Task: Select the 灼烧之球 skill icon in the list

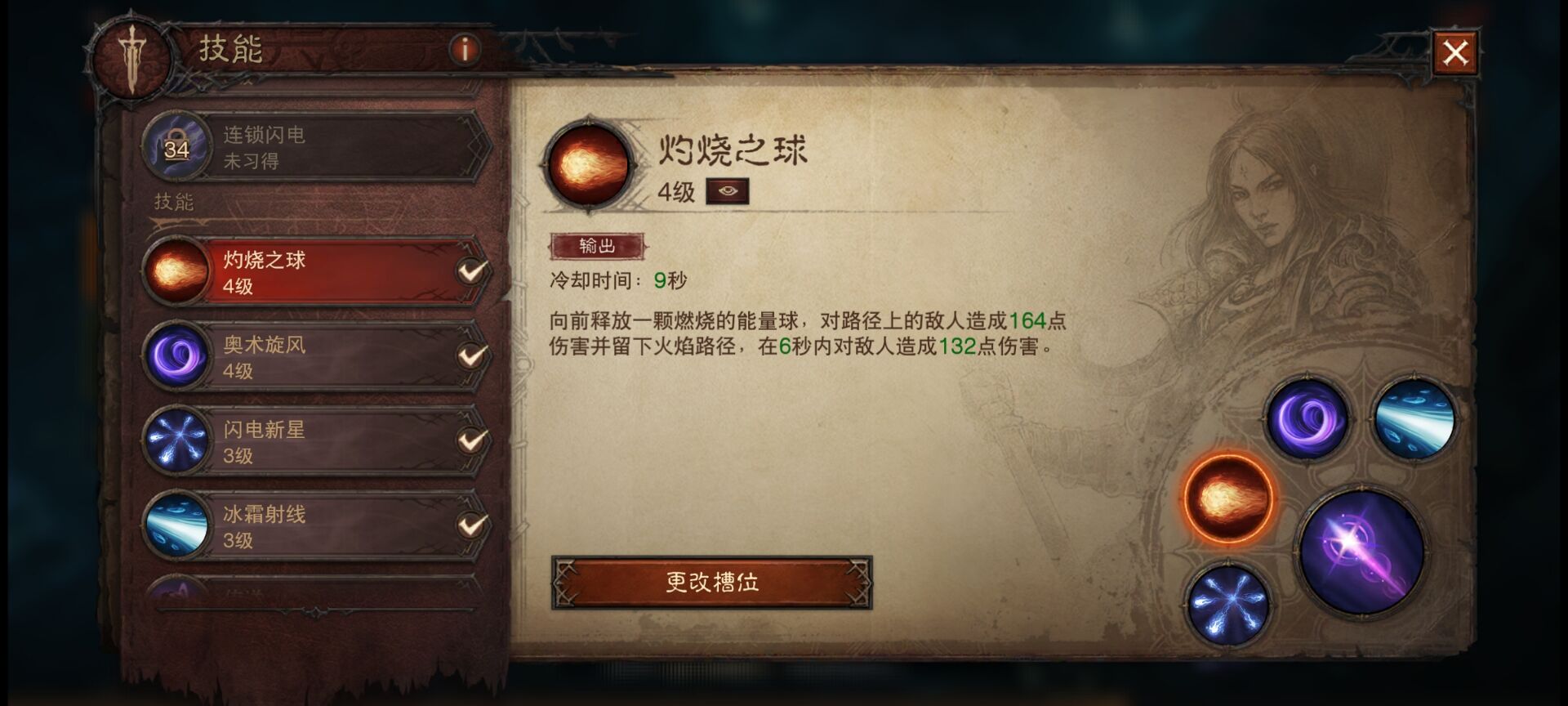Action: point(176,271)
